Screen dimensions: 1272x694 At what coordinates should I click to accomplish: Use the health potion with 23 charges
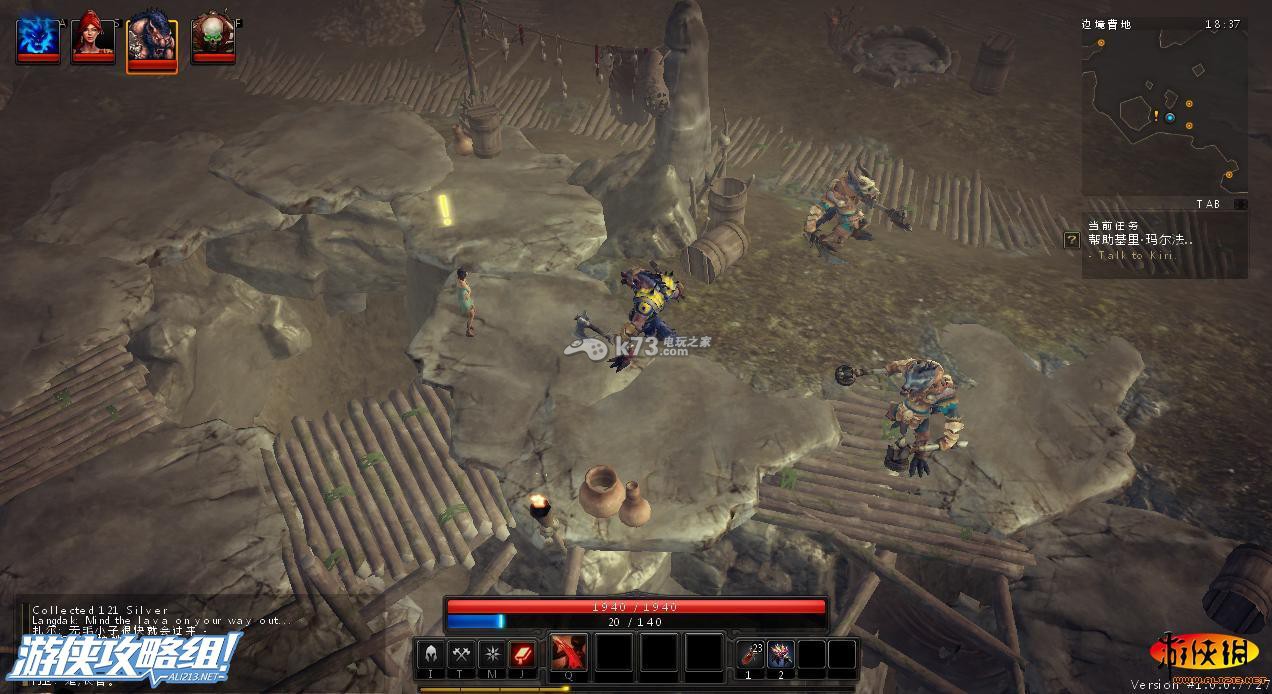point(750,655)
